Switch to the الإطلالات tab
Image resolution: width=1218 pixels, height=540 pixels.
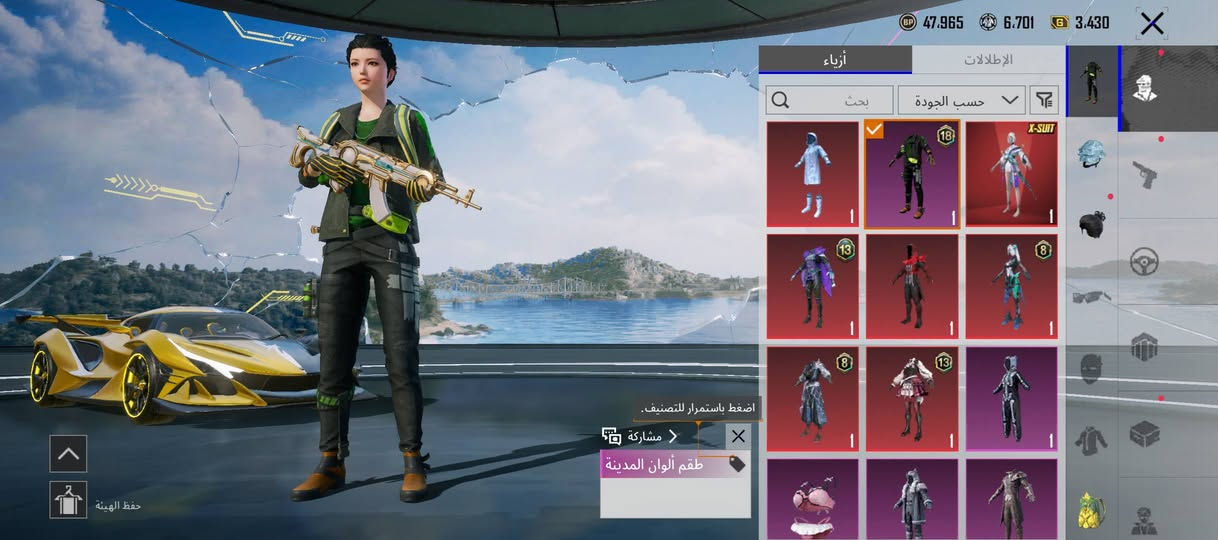point(988,59)
